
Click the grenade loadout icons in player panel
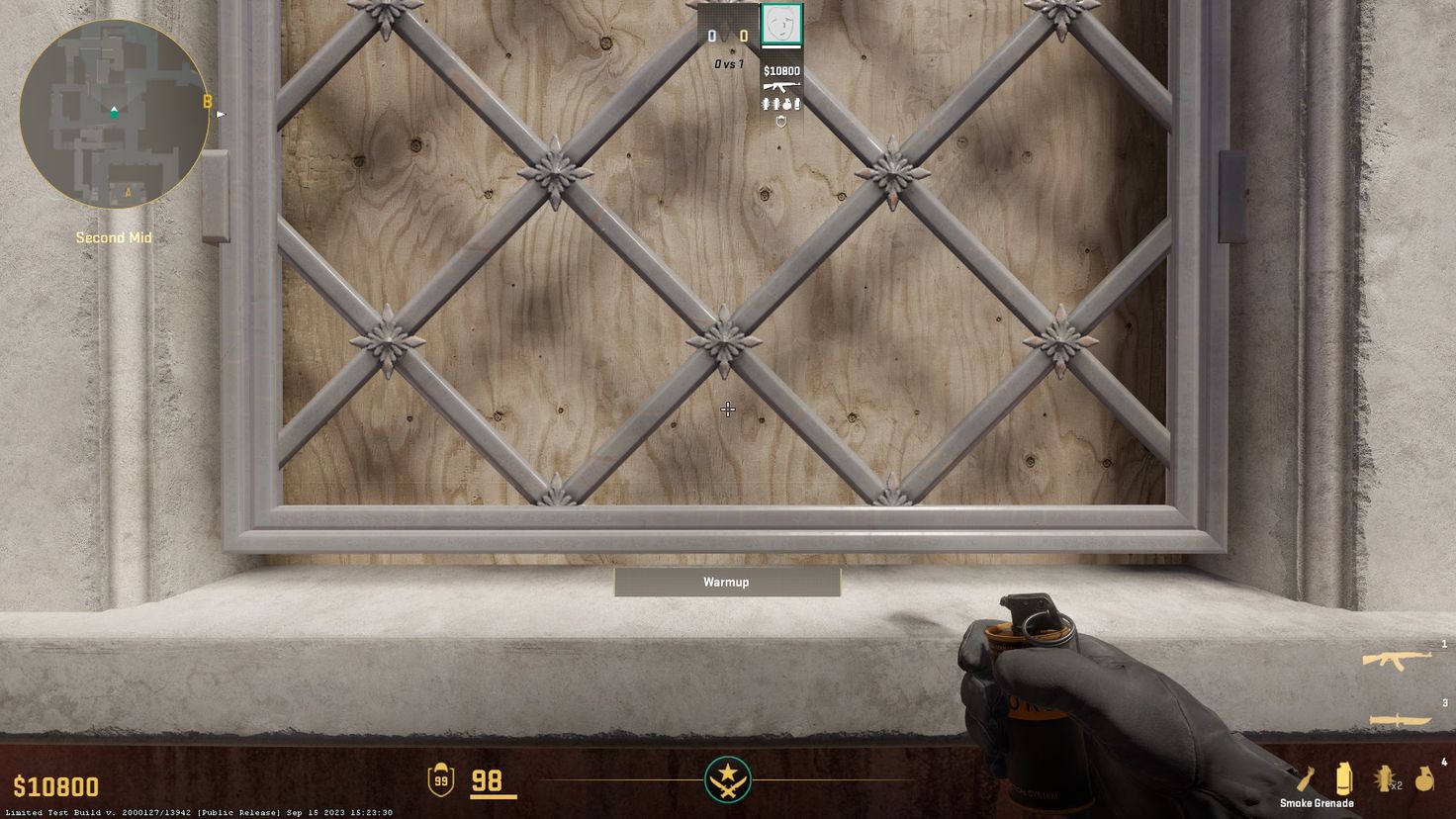[781, 103]
